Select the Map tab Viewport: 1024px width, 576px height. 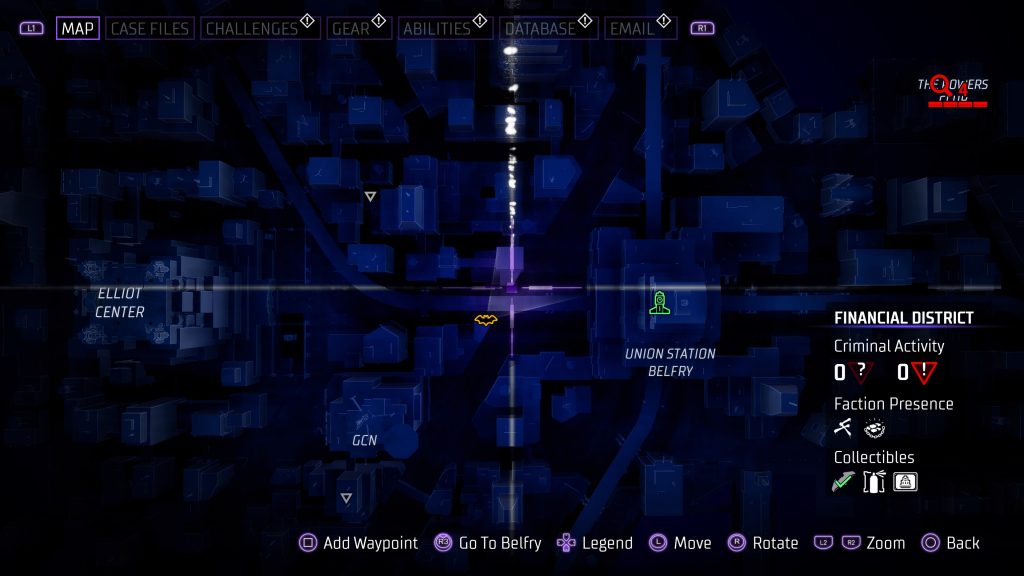[78, 28]
